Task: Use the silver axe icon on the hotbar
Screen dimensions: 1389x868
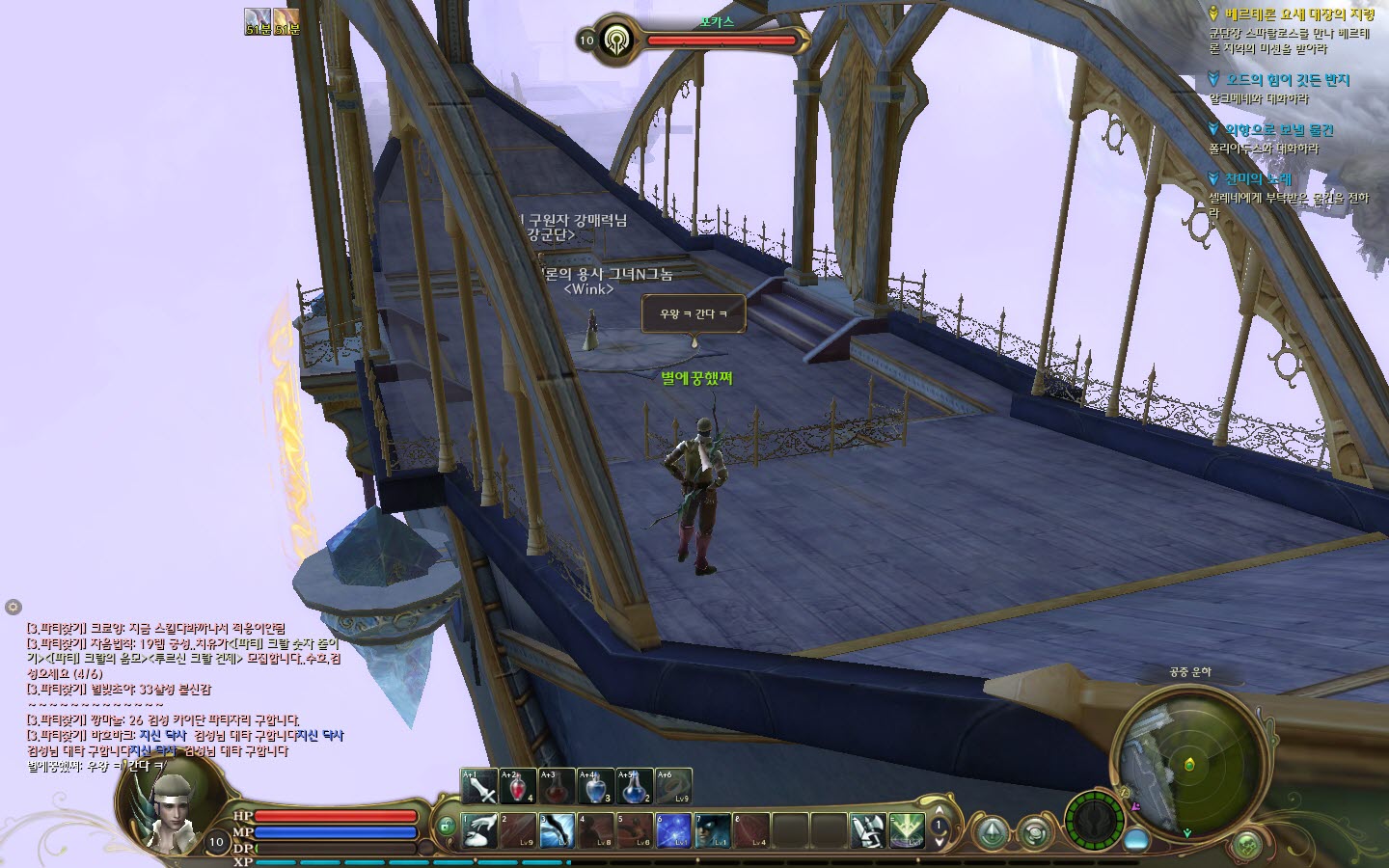Action: pyautogui.click(x=867, y=830)
